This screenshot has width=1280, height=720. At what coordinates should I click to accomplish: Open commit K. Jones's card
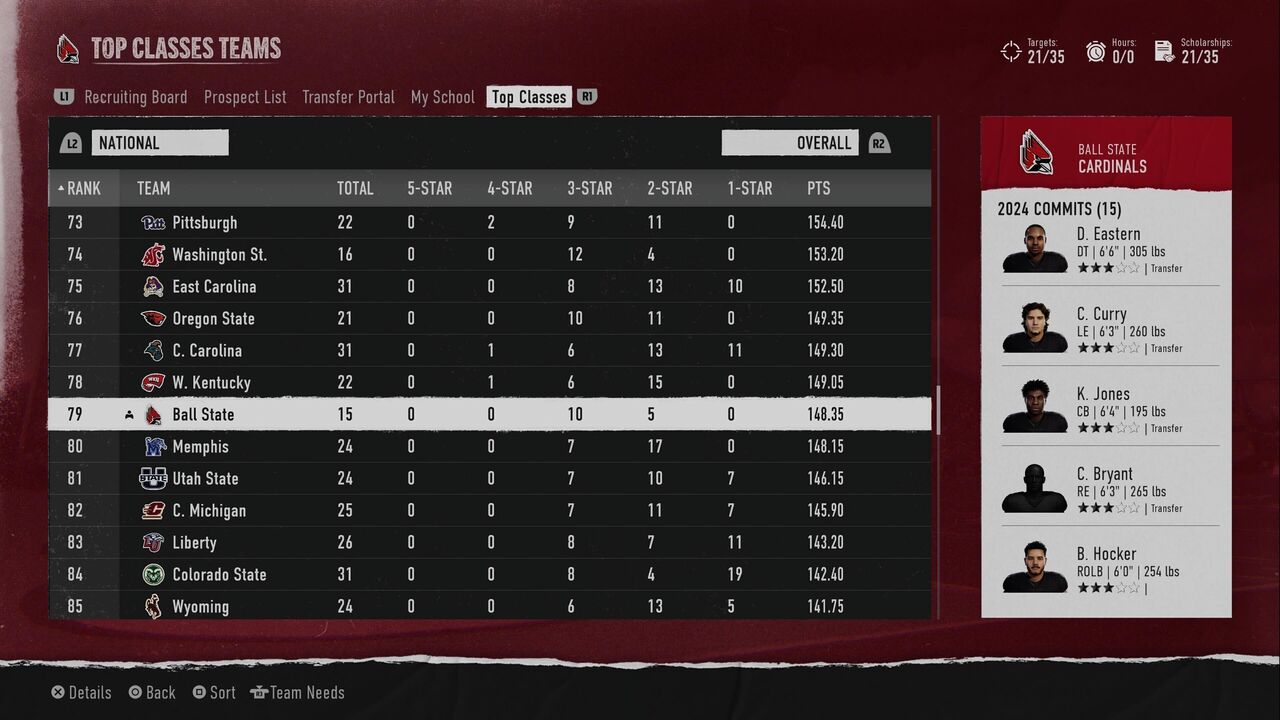pos(1106,409)
